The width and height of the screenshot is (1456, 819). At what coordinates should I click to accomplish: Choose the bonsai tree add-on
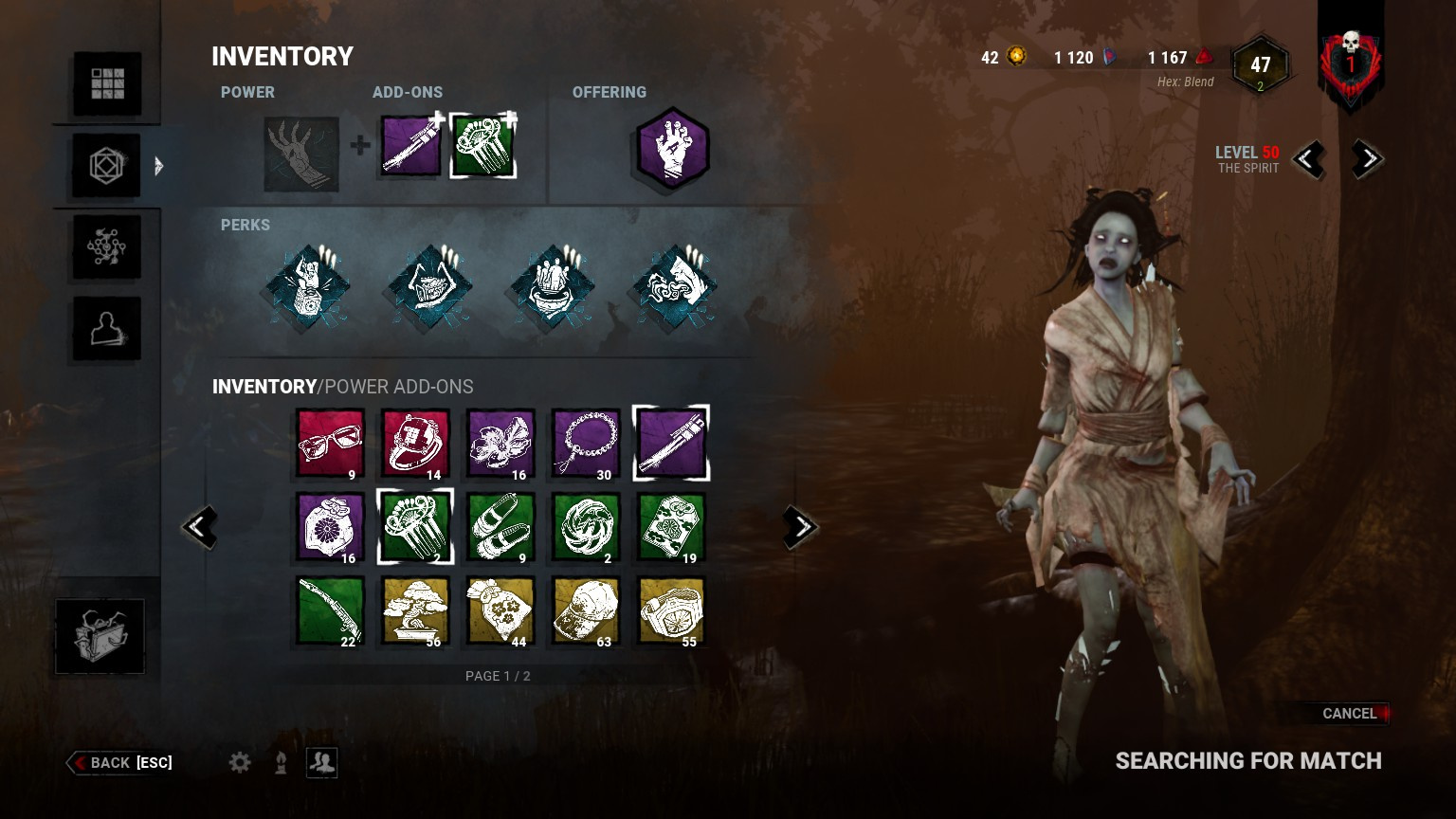(415, 611)
